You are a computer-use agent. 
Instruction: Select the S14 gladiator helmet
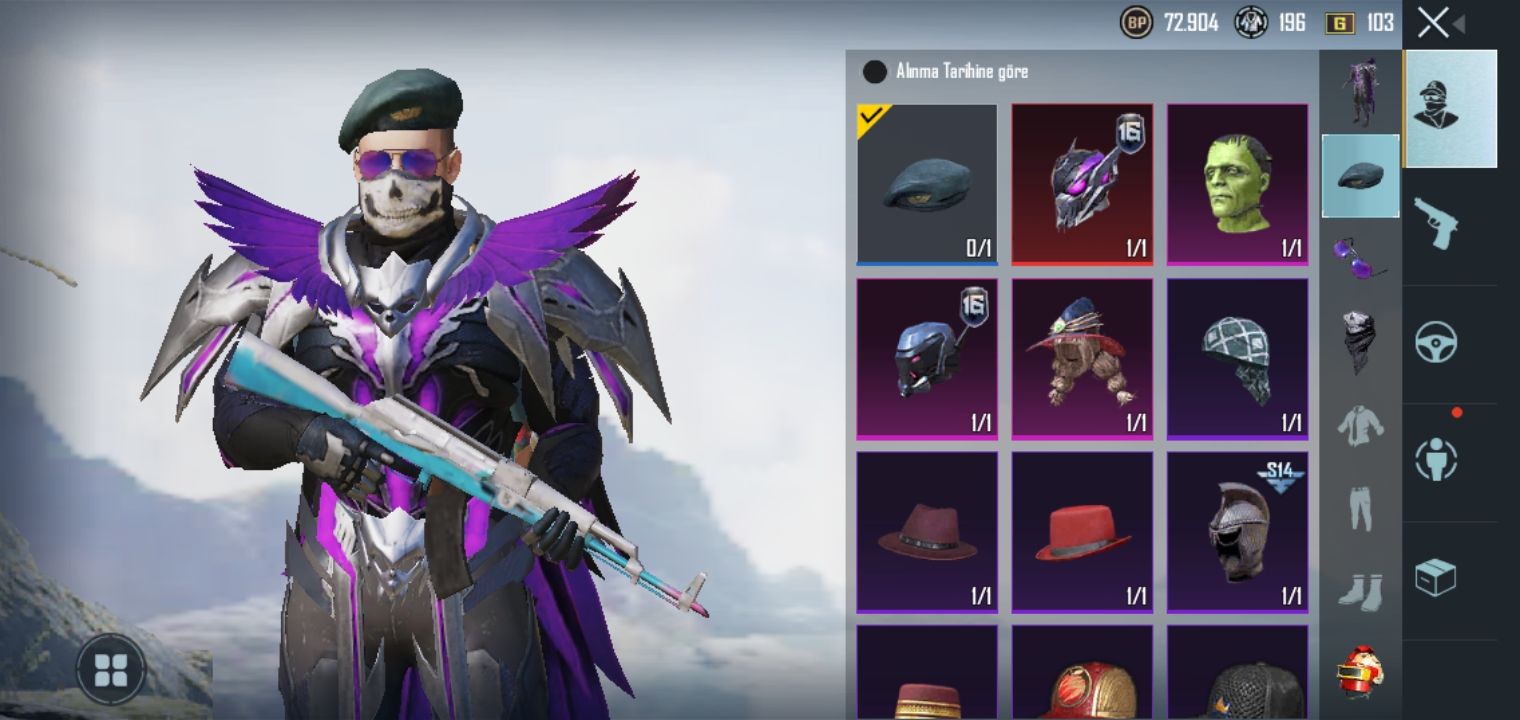pyautogui.click(x=1237, y=532)
